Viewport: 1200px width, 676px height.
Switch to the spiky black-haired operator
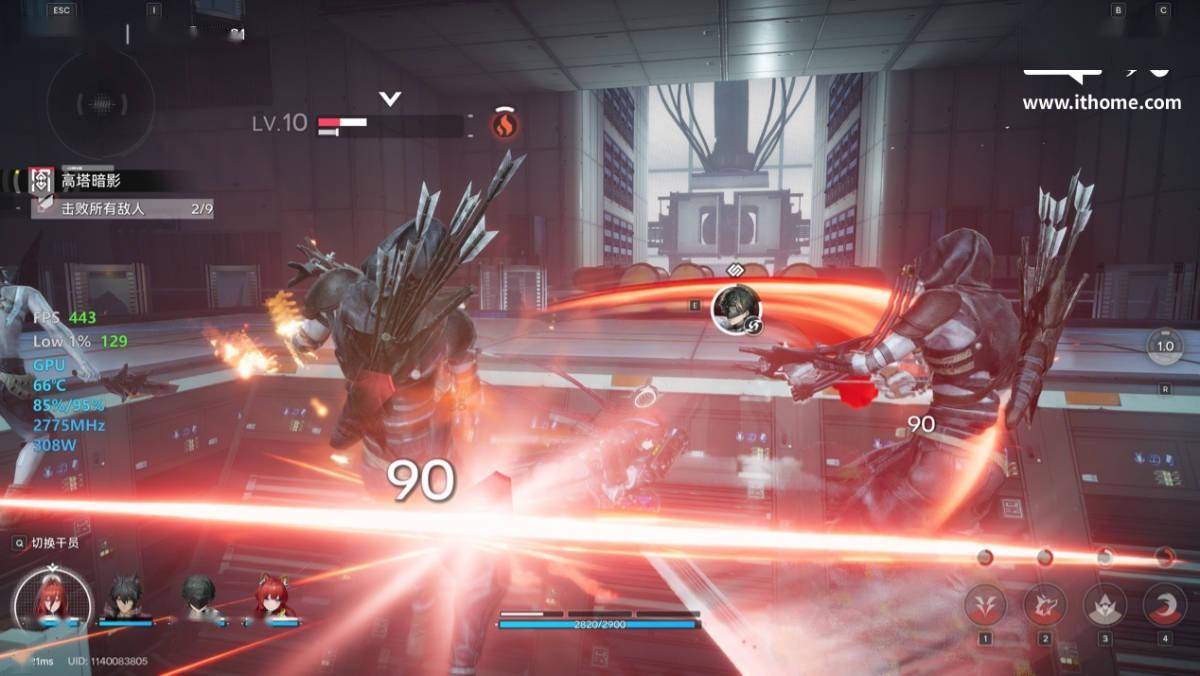[126, 598]
